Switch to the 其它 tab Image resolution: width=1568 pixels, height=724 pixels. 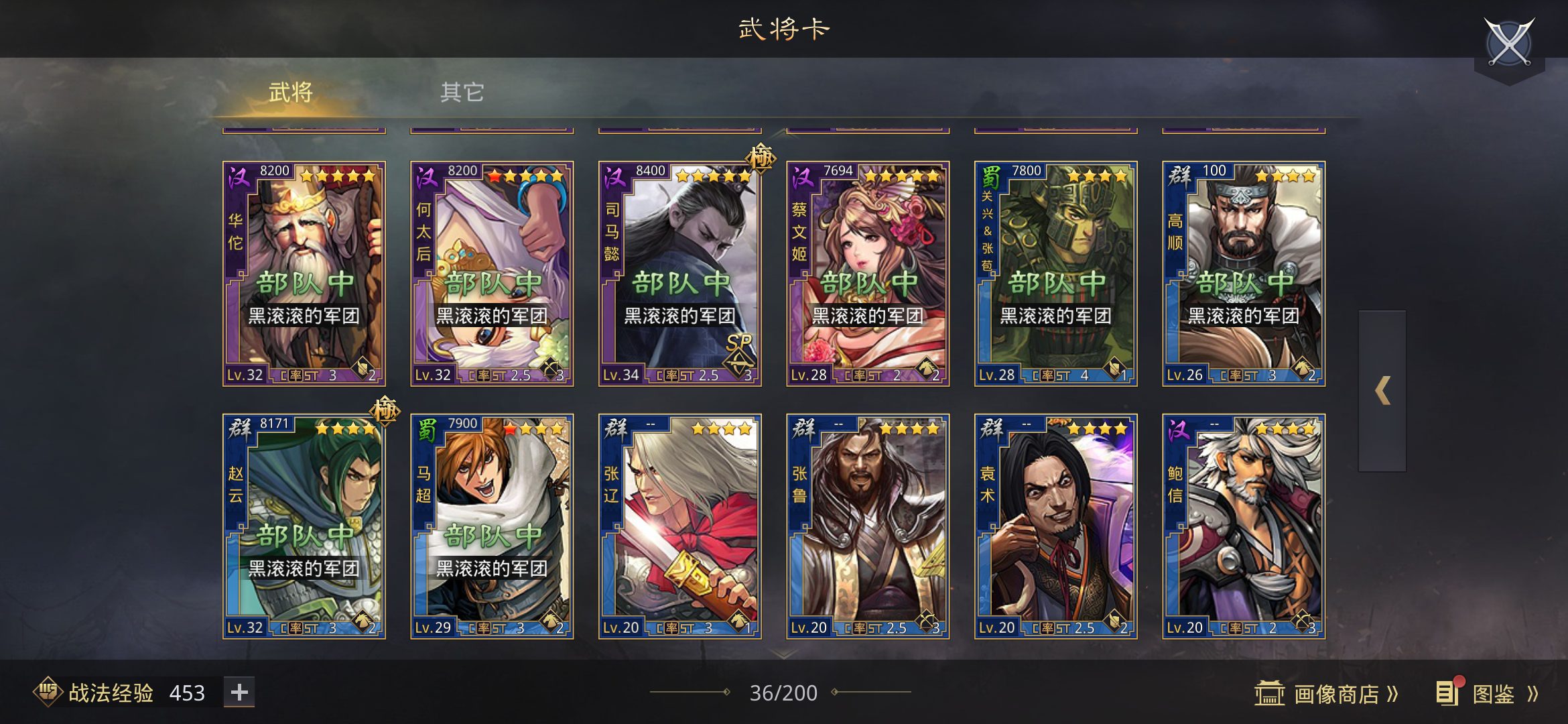tap(462, 92)
